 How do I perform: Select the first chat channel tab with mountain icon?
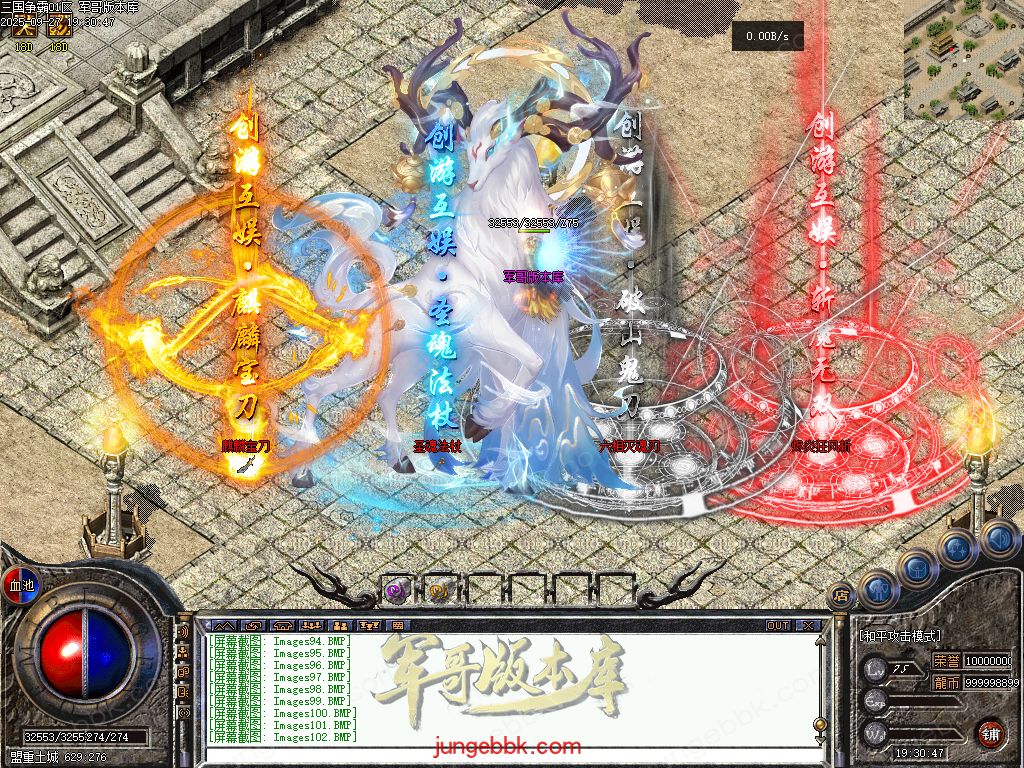(223, 625)
